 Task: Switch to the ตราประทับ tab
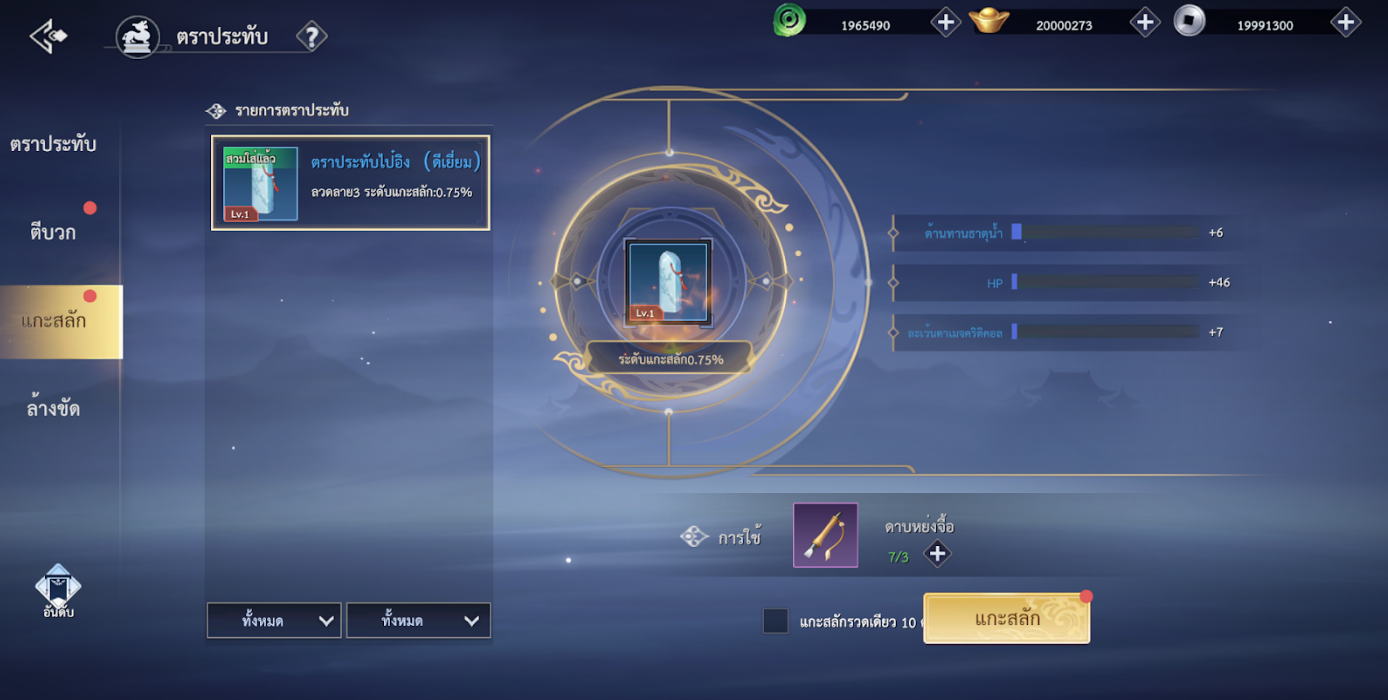coord(53,144)
